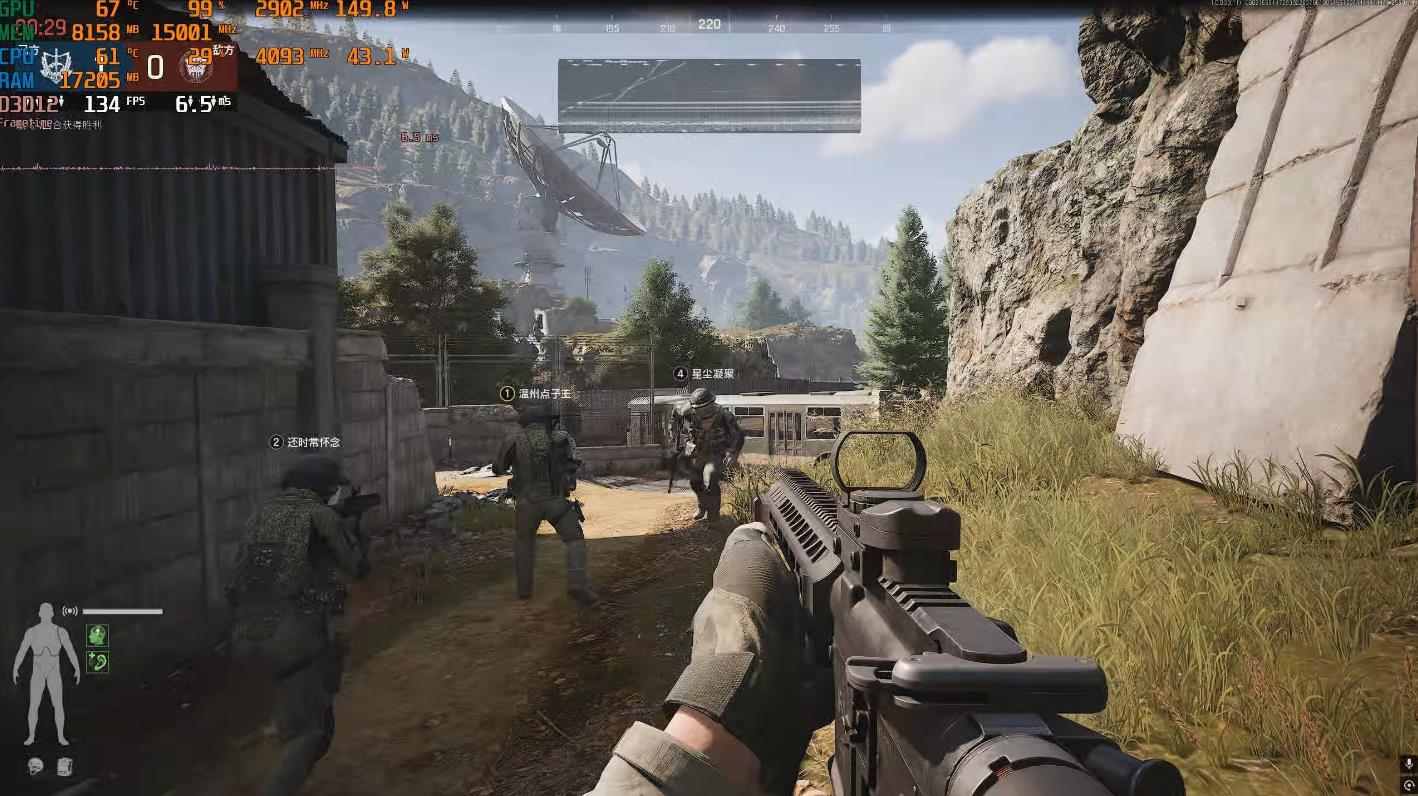Image resolution: width=1418 pixels, height=796 pixels.
Task: Select the red enemy team emblem
Action: (193, 67)
